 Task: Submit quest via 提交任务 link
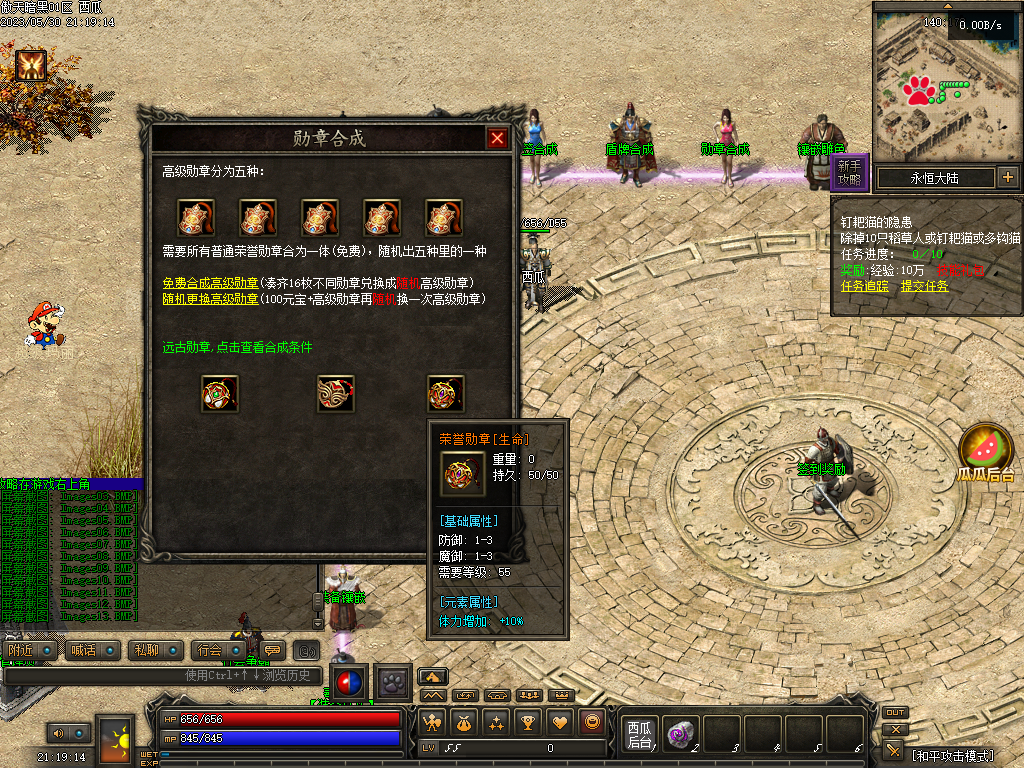click(925, 286)
